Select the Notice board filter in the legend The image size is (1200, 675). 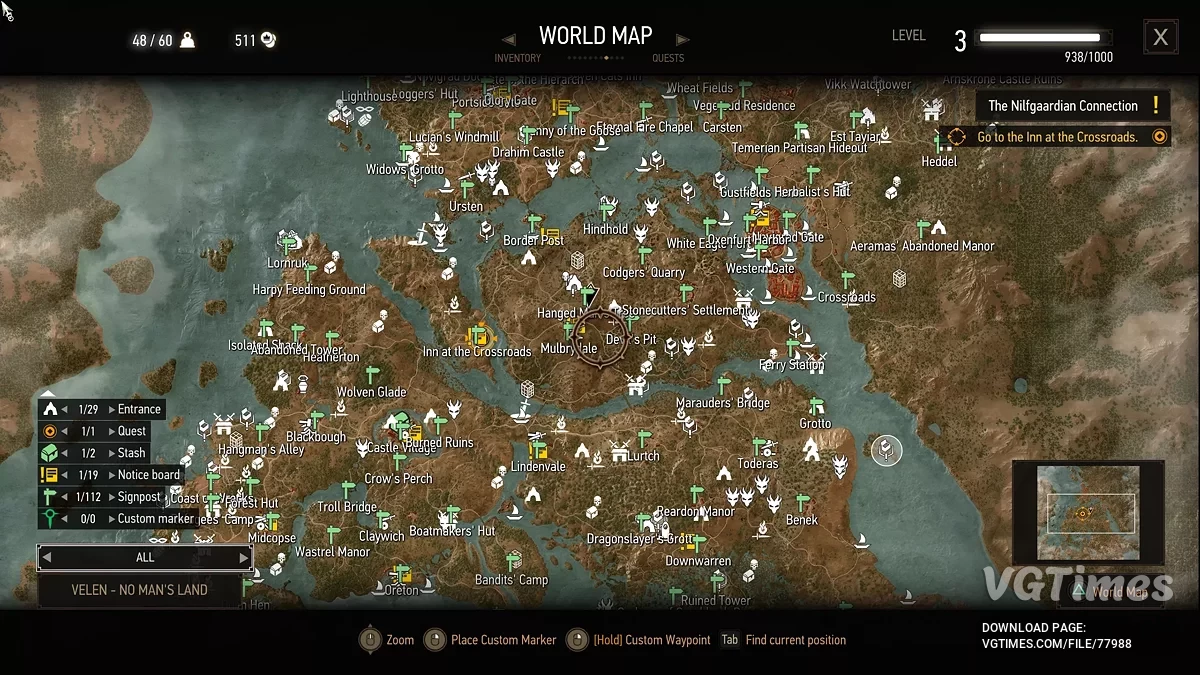(148, 475)
